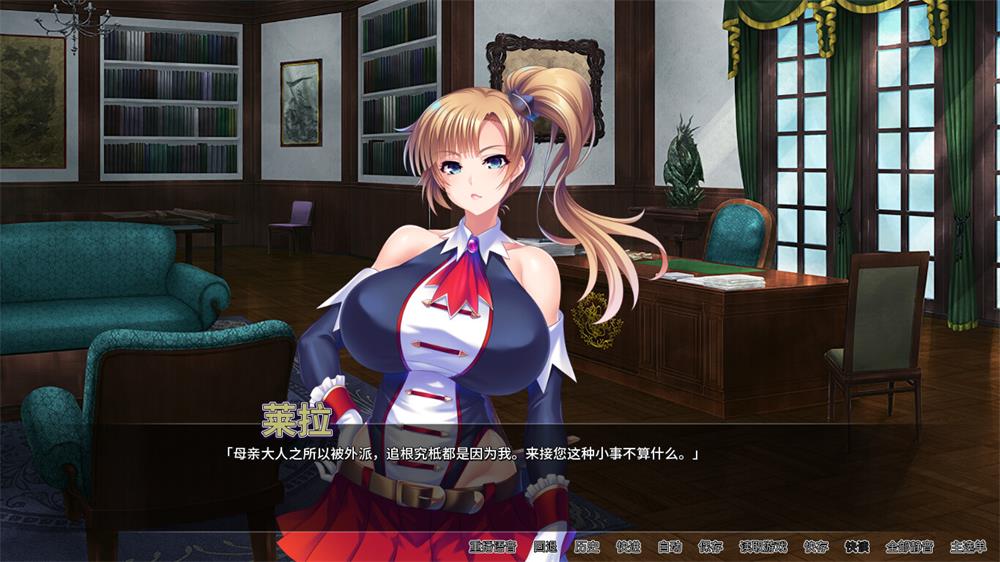Open the 读取游戏 load game menu
The width and height of the screenshot is (1000, 562).
point(763,547)
